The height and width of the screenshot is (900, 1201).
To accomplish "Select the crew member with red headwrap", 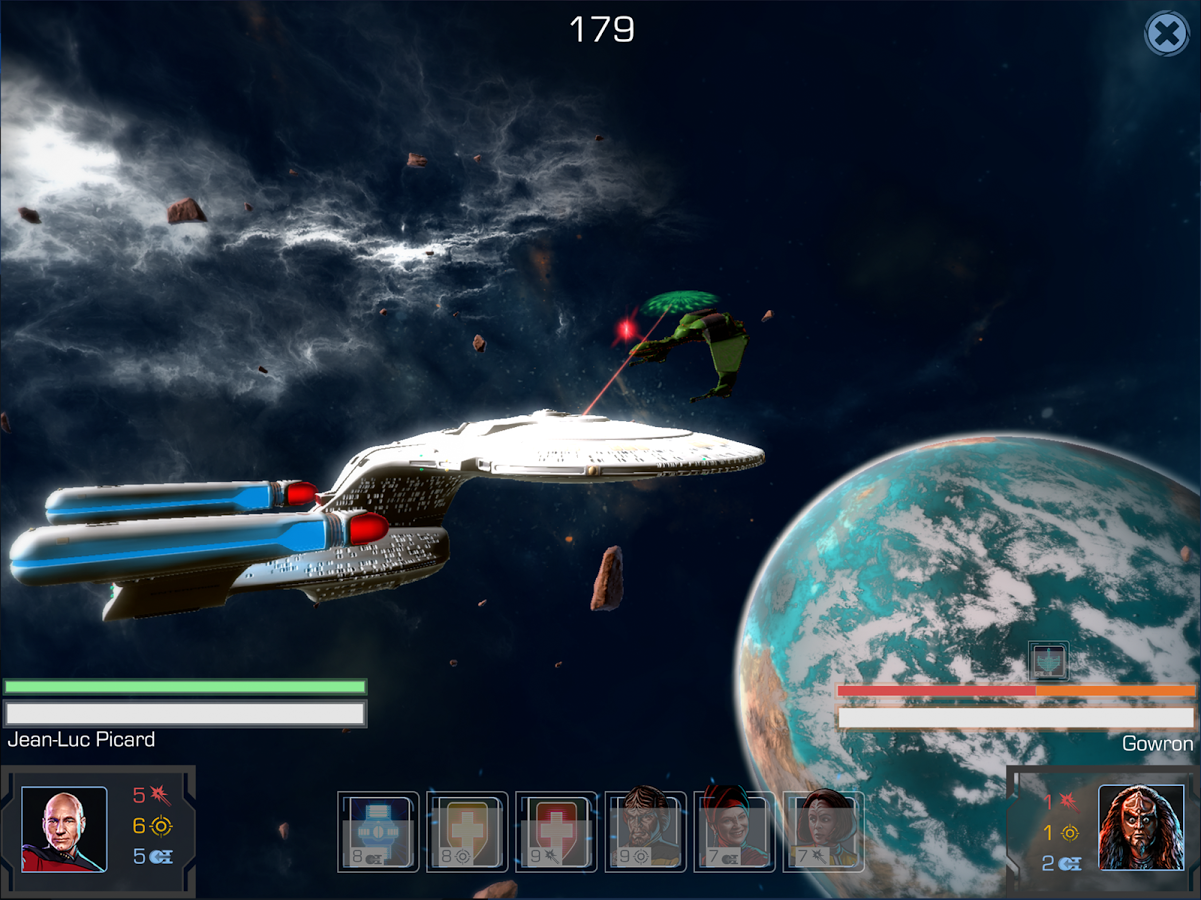I will click(x=734, y=832).
